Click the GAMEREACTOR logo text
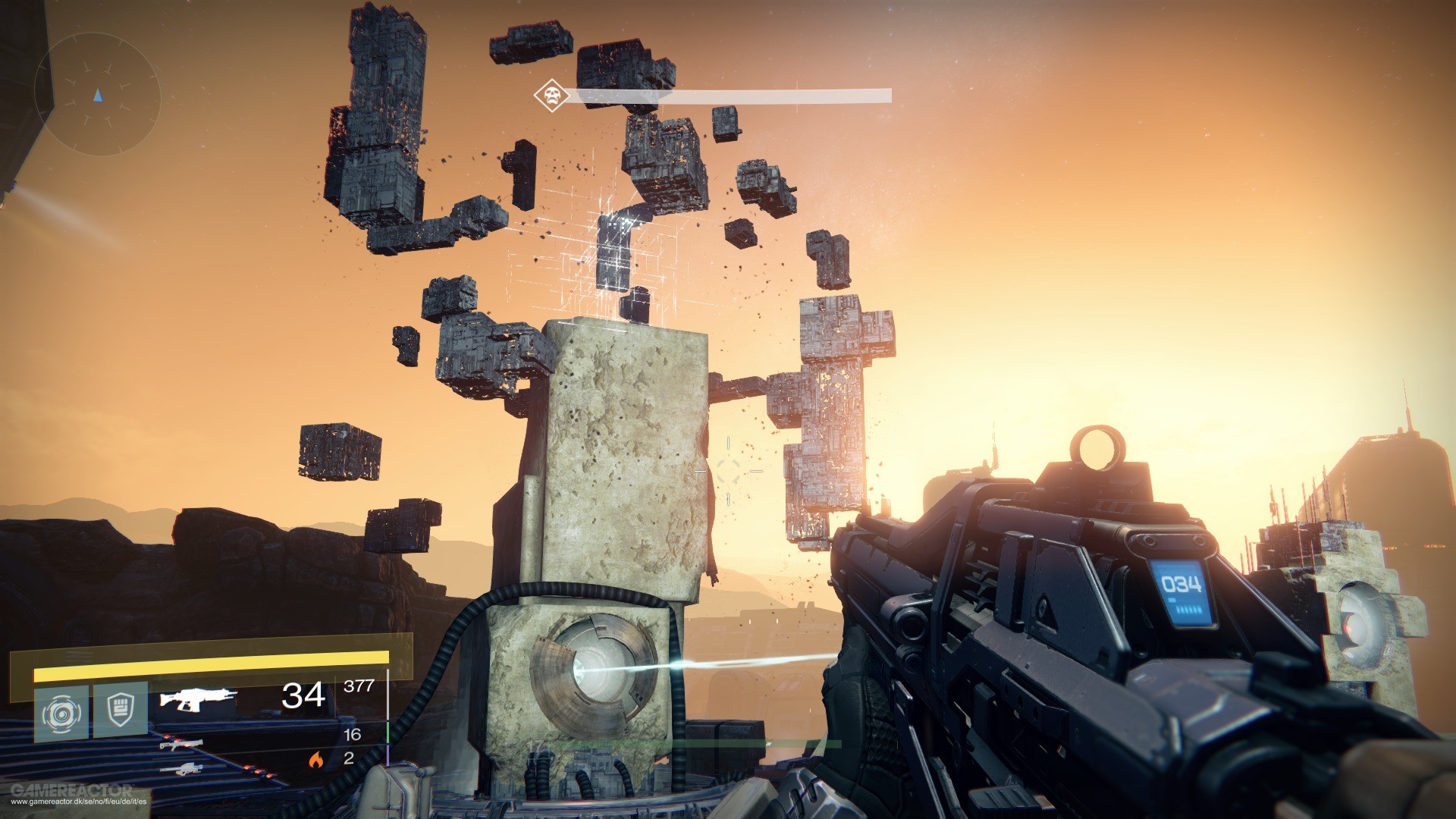Image resolution: width=1456 pixels, height=819 pixels. coord(71,789)
